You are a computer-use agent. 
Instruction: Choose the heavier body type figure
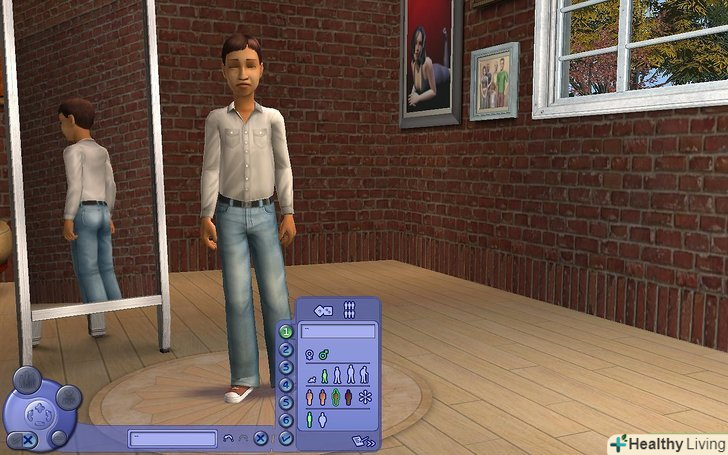323,421
